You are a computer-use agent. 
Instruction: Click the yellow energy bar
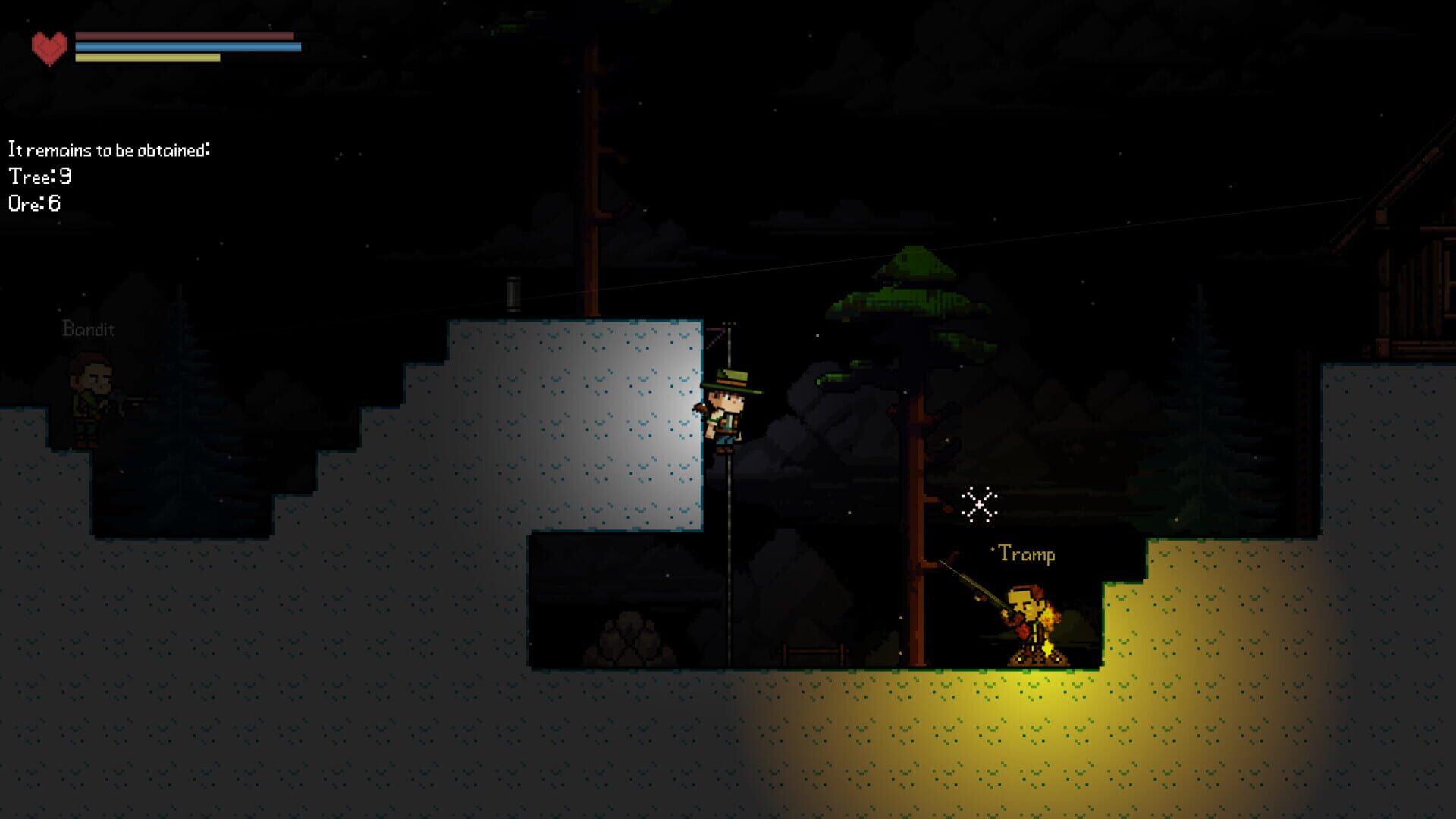148,57
